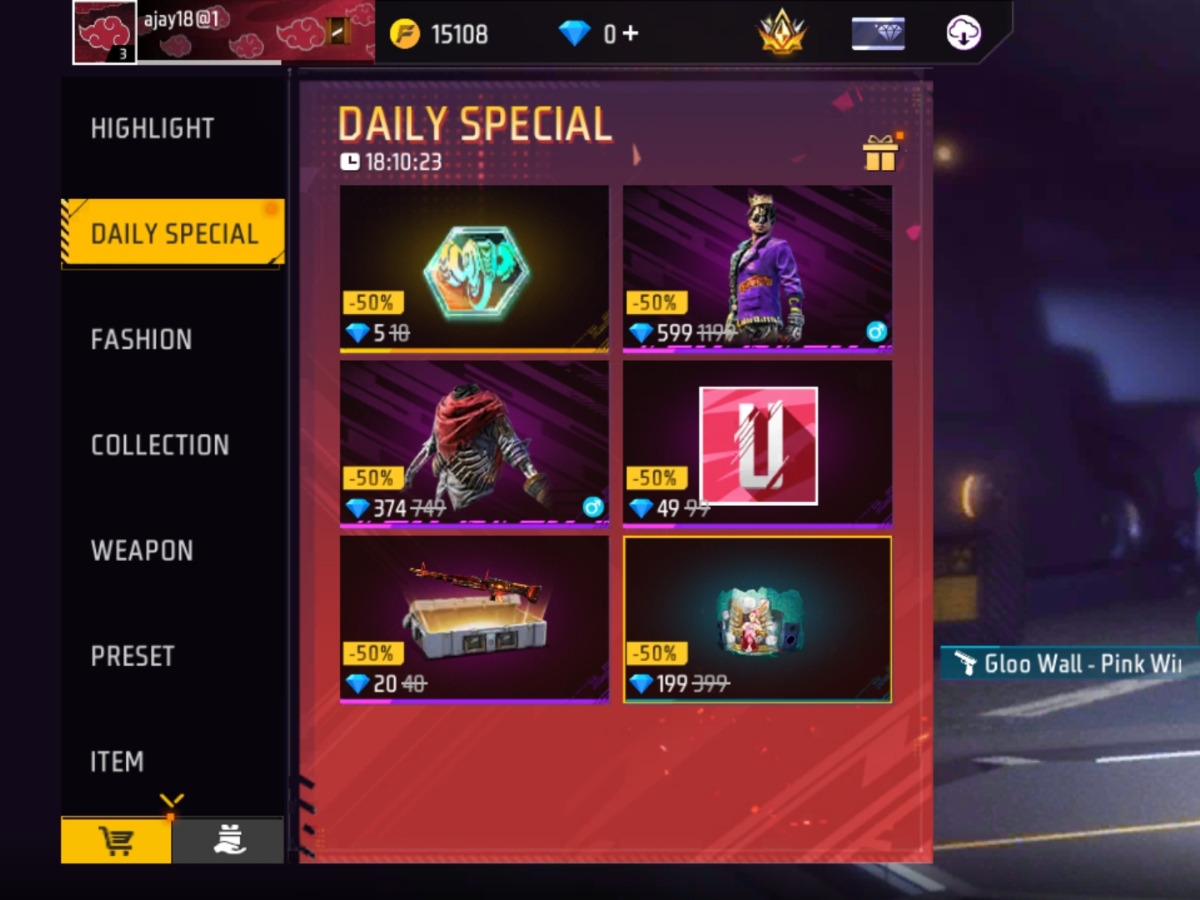Select the Daily Special tab

(x=174, y=234)
